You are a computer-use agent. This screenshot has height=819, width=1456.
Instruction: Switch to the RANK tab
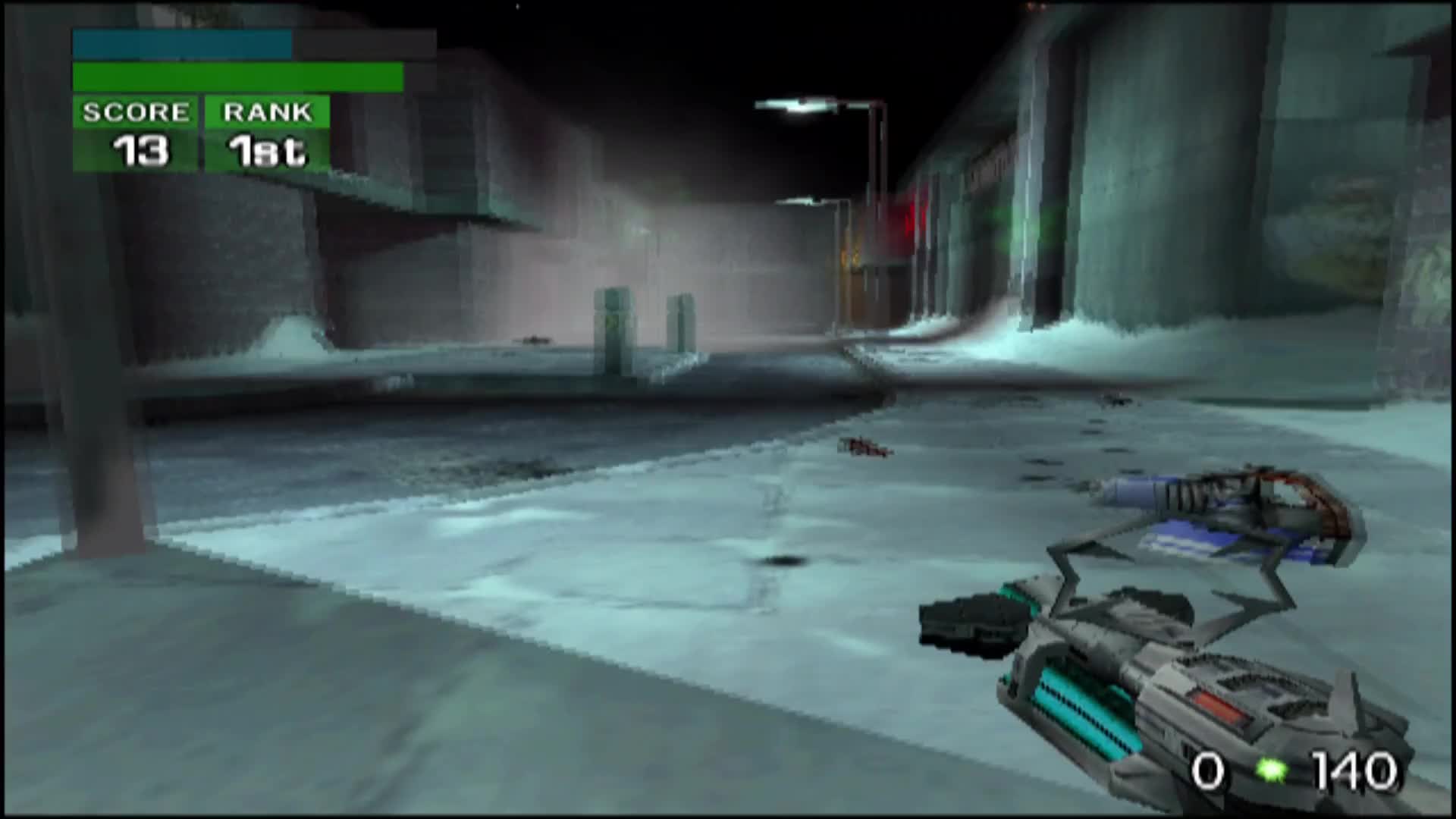(x=267, y=114)
